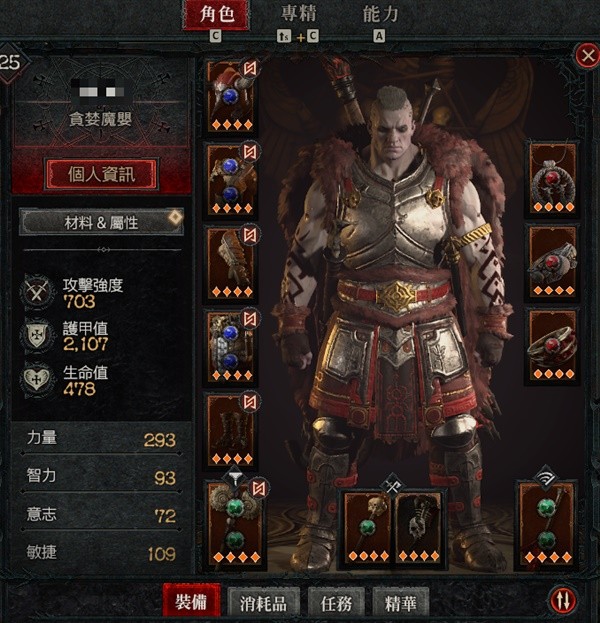
Task: Select the equipped amulet slot
Action: click(553, 180)
